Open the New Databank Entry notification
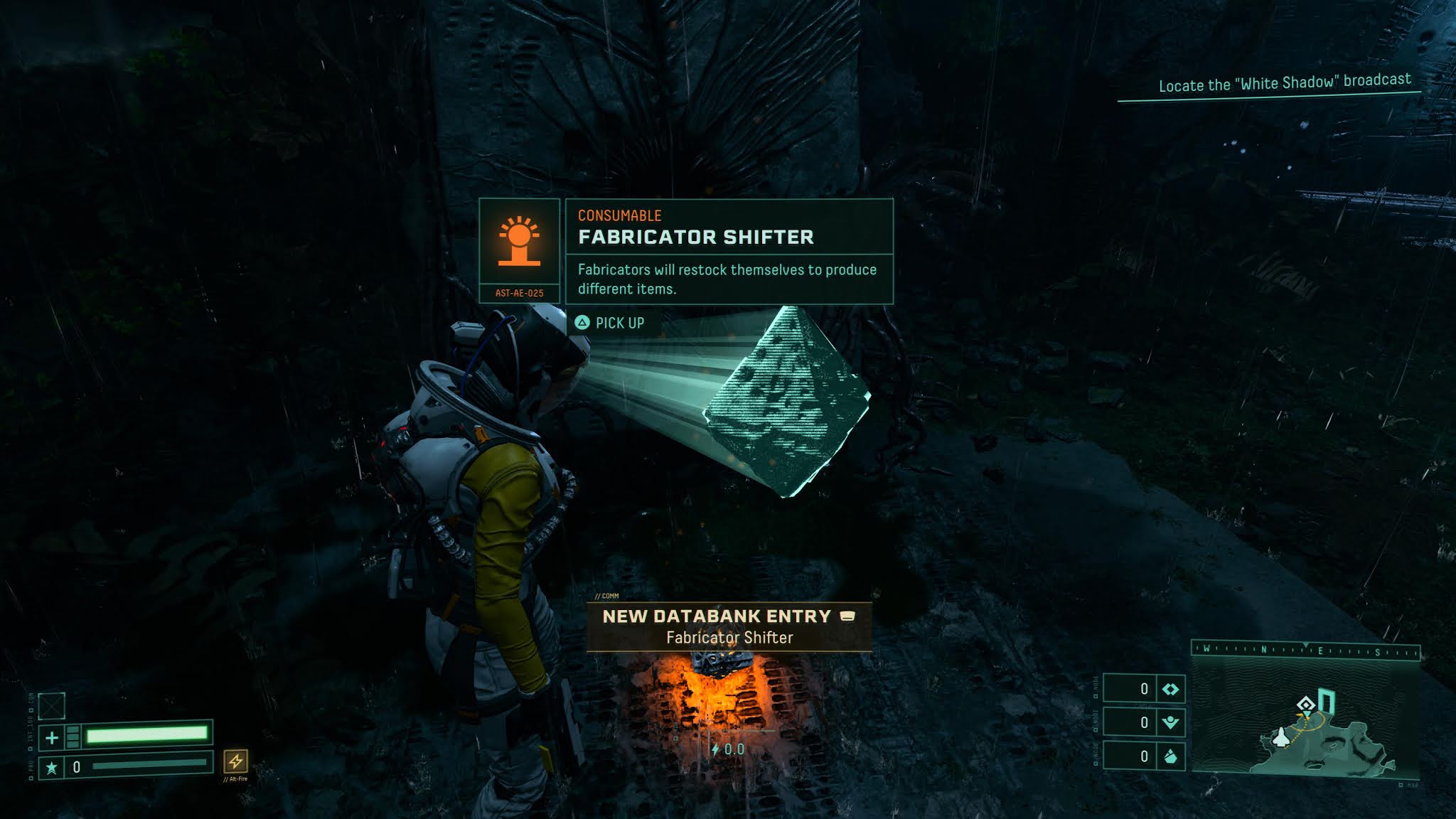Viewport: 1456px width, 819px height. (729, 626)
